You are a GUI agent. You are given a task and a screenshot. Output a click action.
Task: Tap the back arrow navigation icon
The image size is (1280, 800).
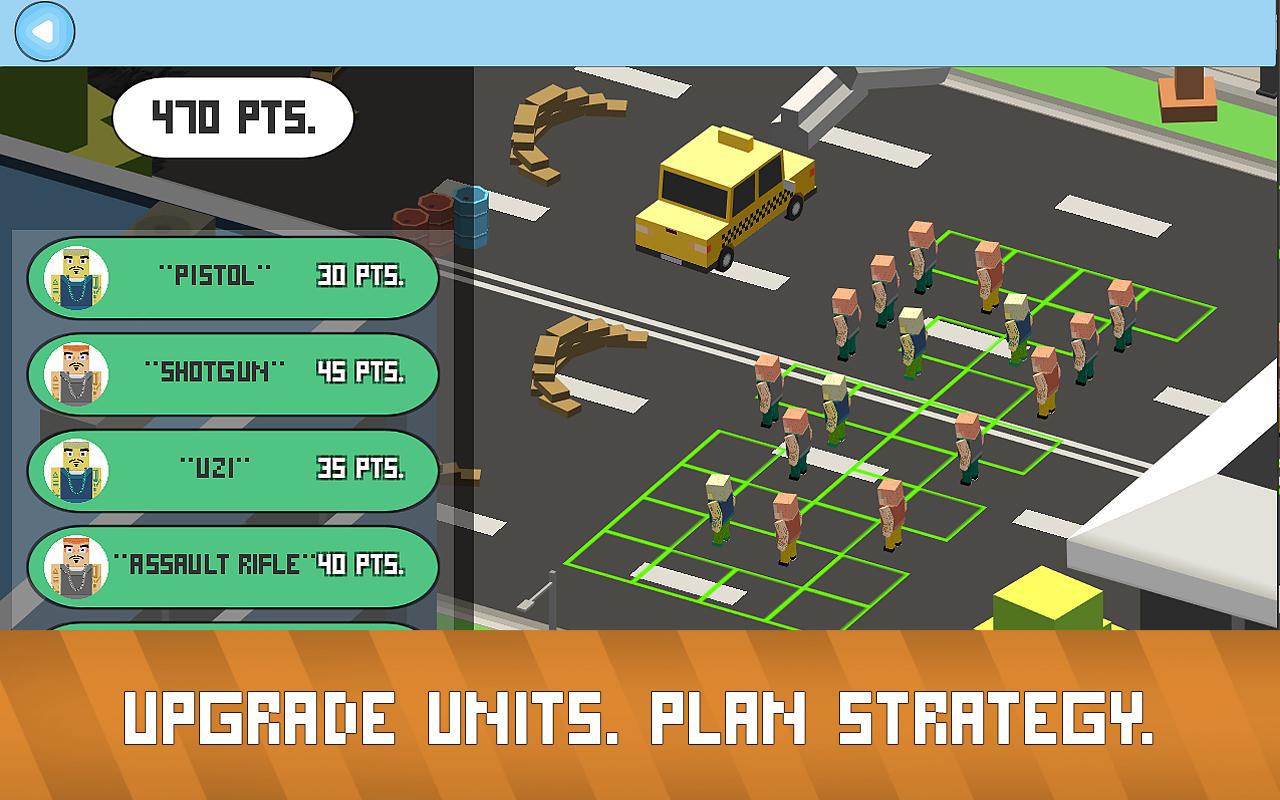[x=42, y=30]
